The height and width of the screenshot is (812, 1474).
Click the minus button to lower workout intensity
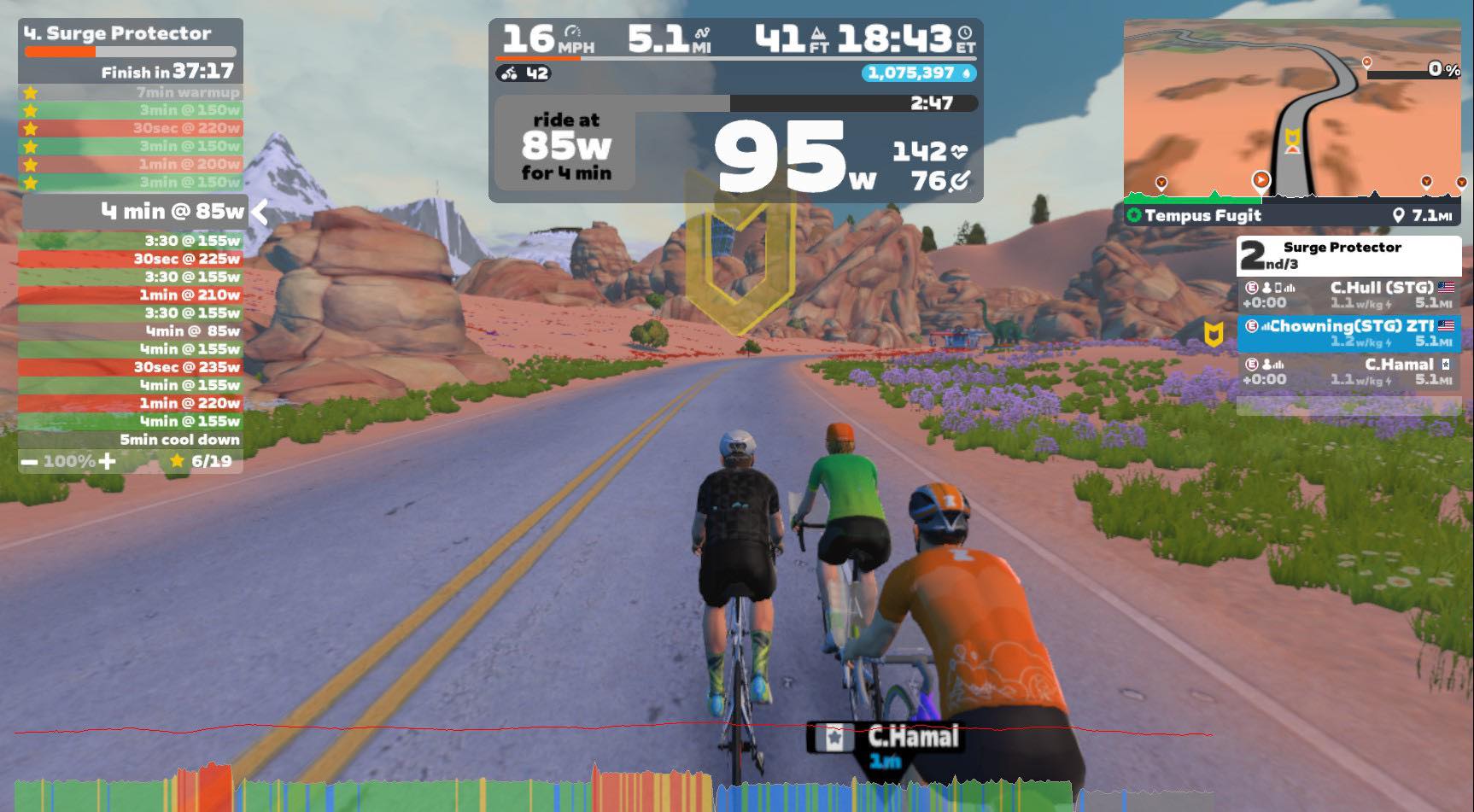(x=28, y=462)
